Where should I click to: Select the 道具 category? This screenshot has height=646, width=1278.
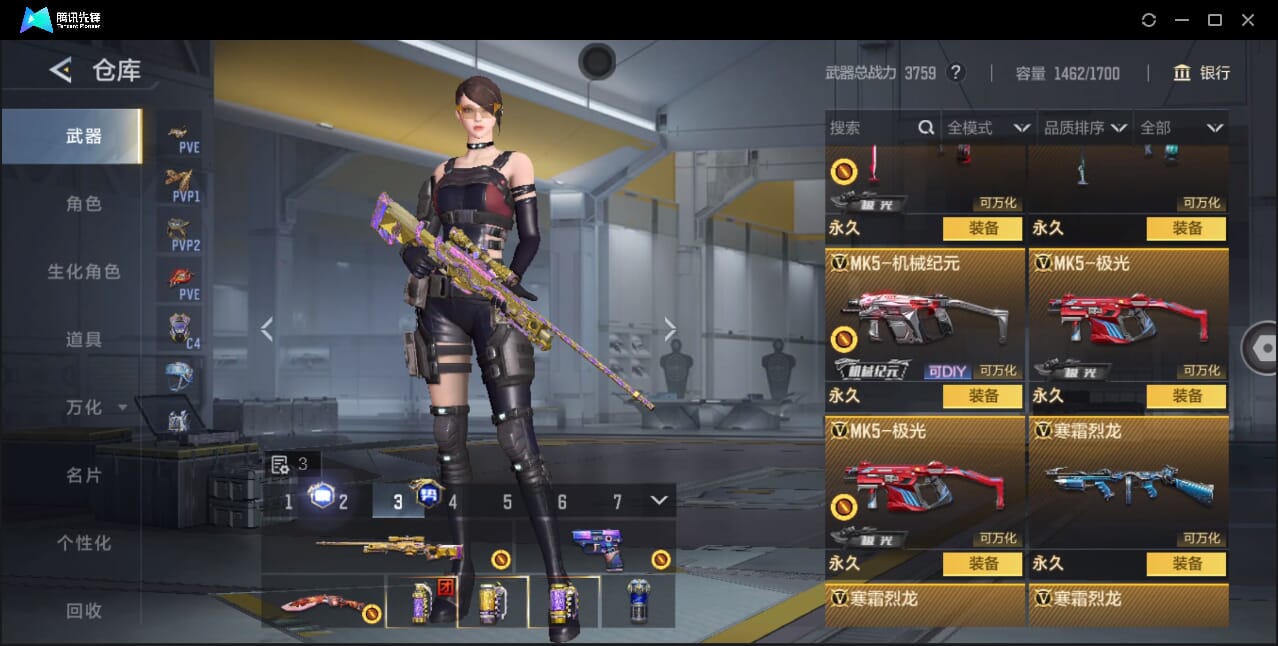84,340
